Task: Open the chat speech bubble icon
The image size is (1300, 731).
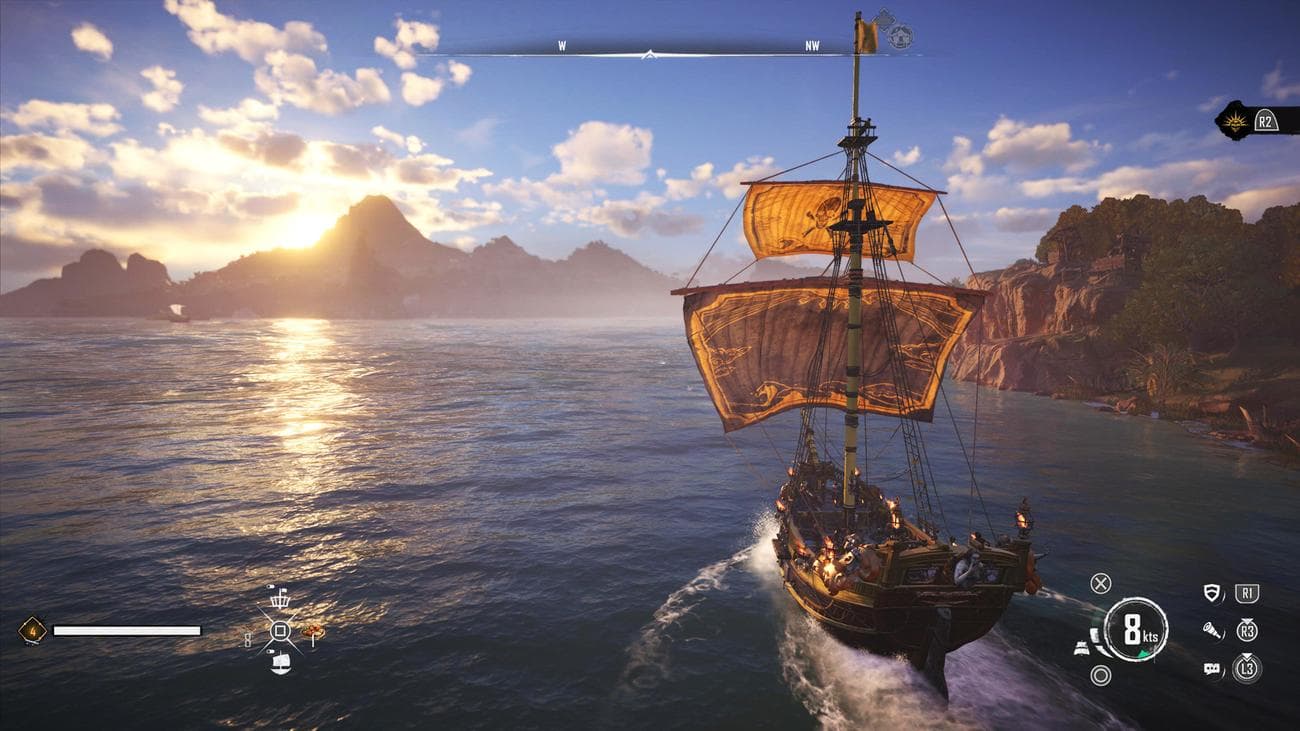Action: (x=1212, y=669)
